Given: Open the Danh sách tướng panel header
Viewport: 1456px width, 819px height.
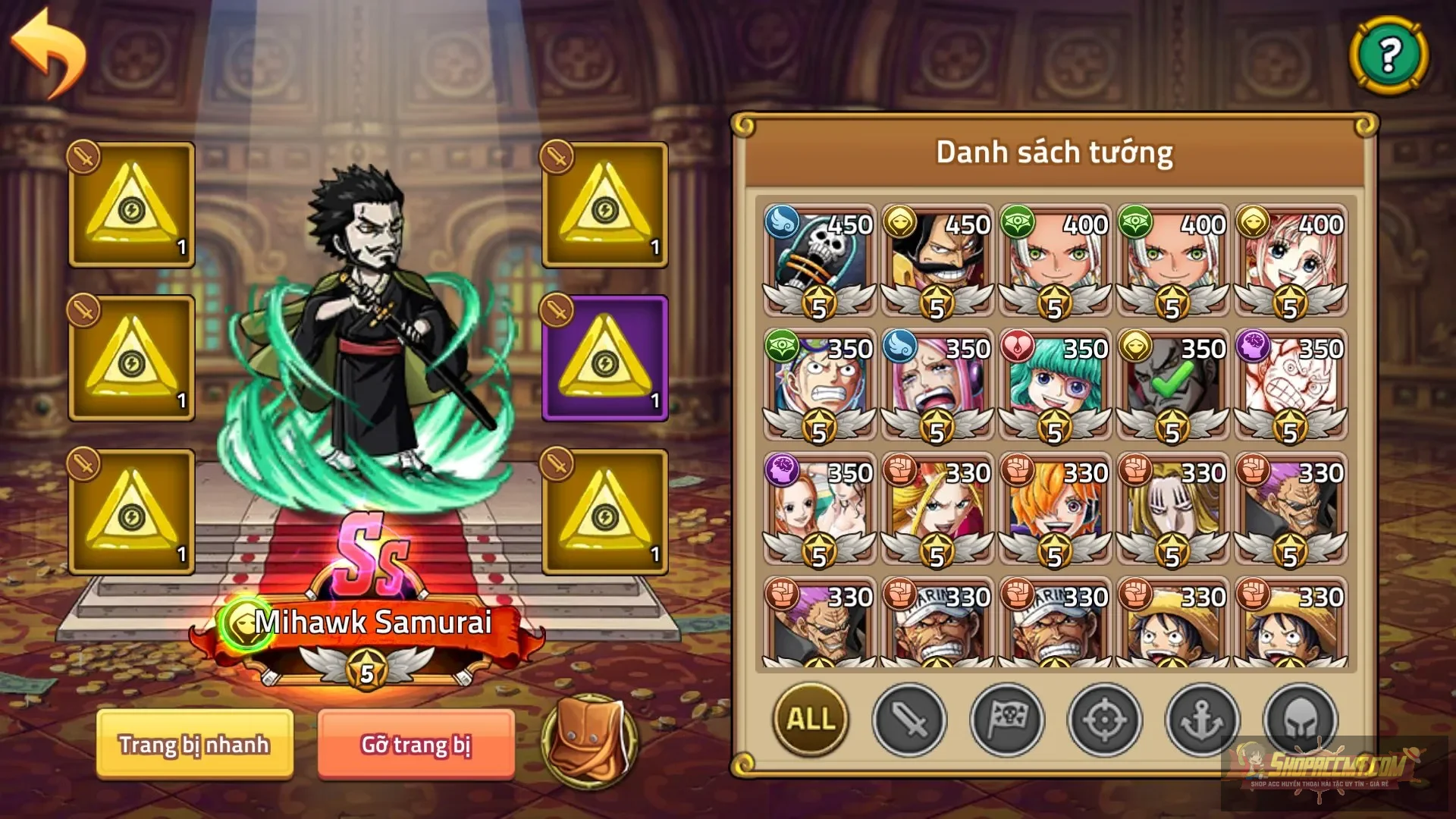Looking at the screenshot, I should [1054, 151].
